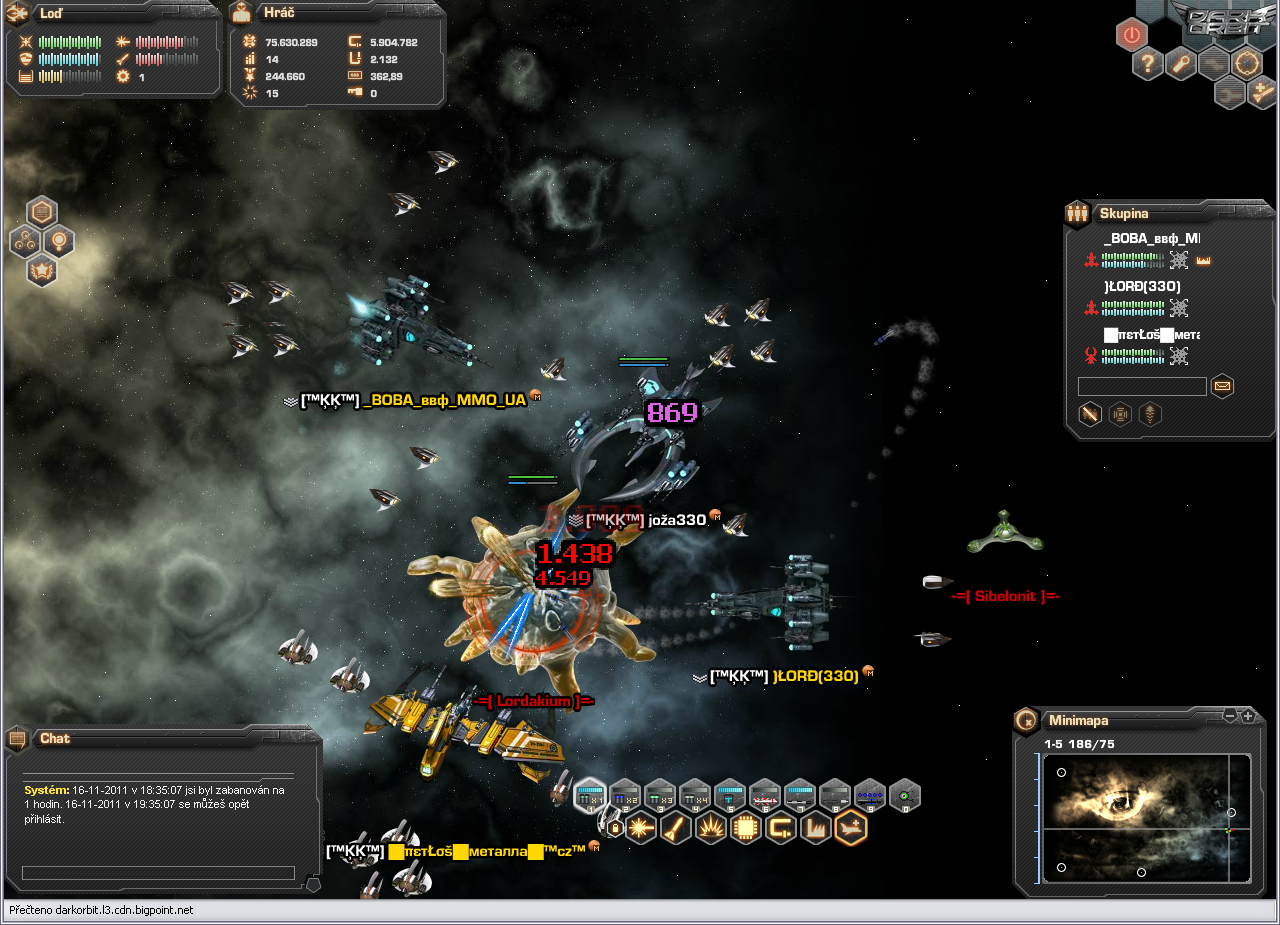Open the question mark help button
The image size is (1280, 925).
[x=1148, y=65]
